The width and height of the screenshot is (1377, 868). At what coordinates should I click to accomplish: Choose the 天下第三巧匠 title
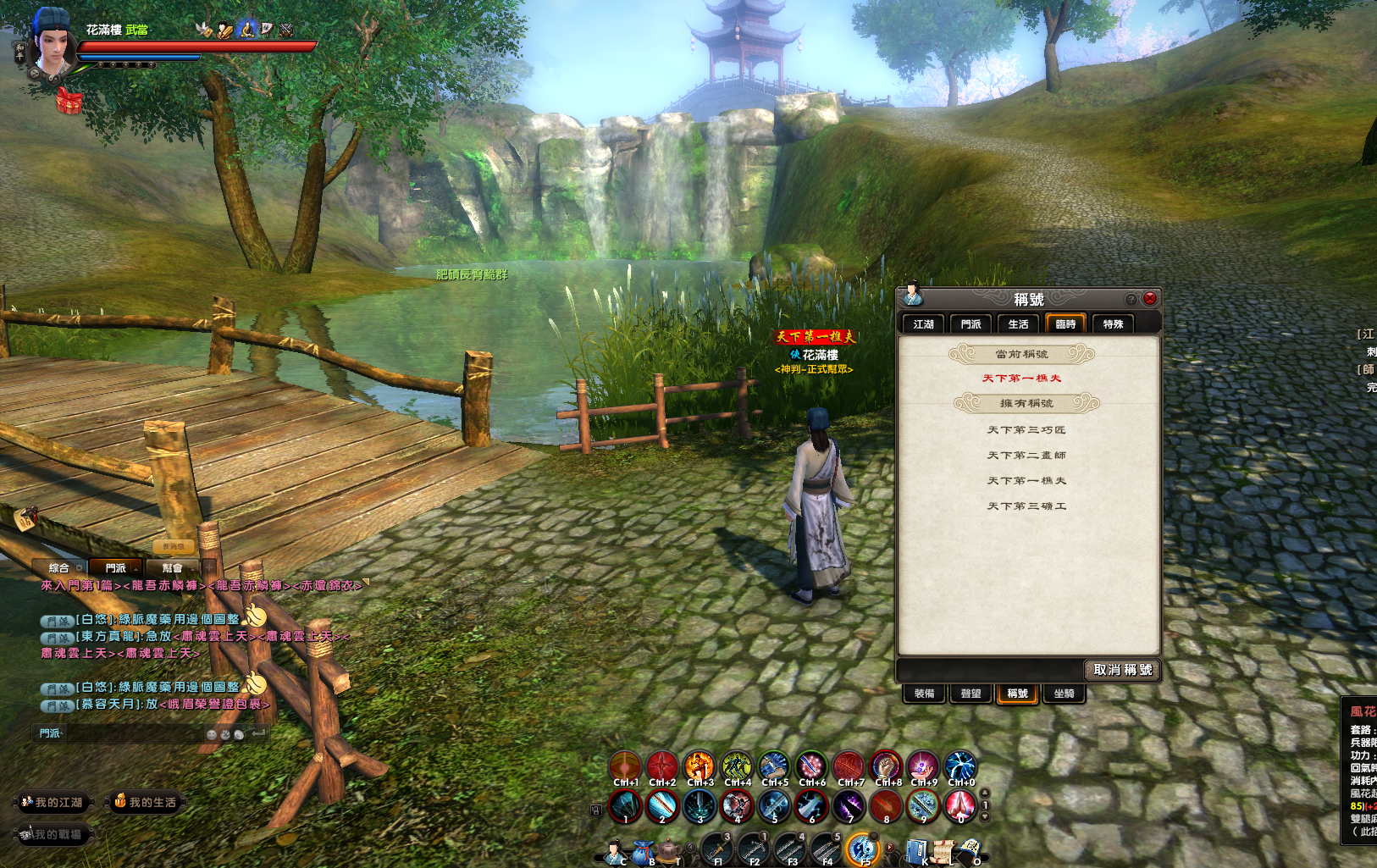point(1026,430)
